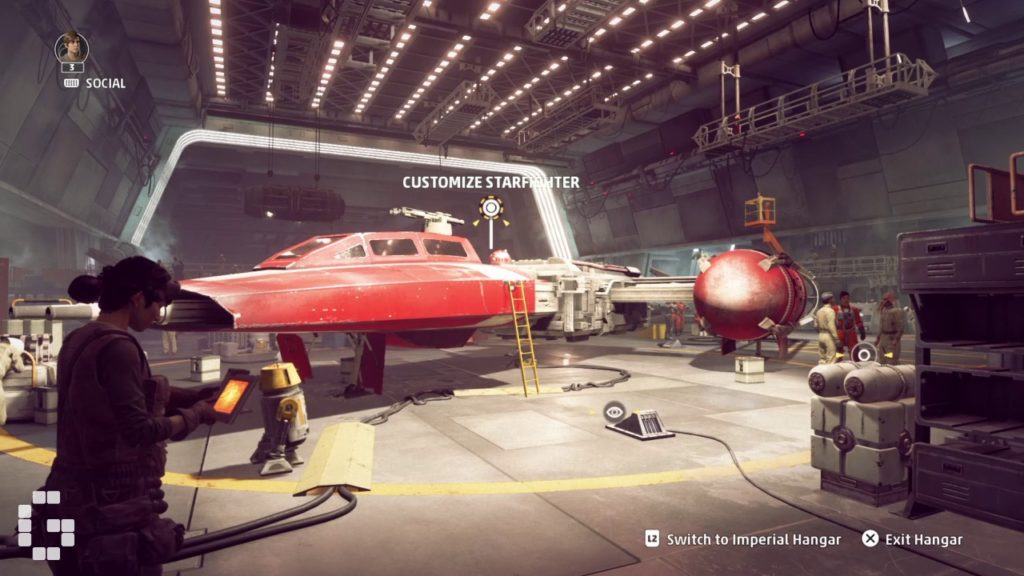Exit the hangar
Viewport: 1024px width, 576px height.
pyautogui.click(x=912, y=539)
